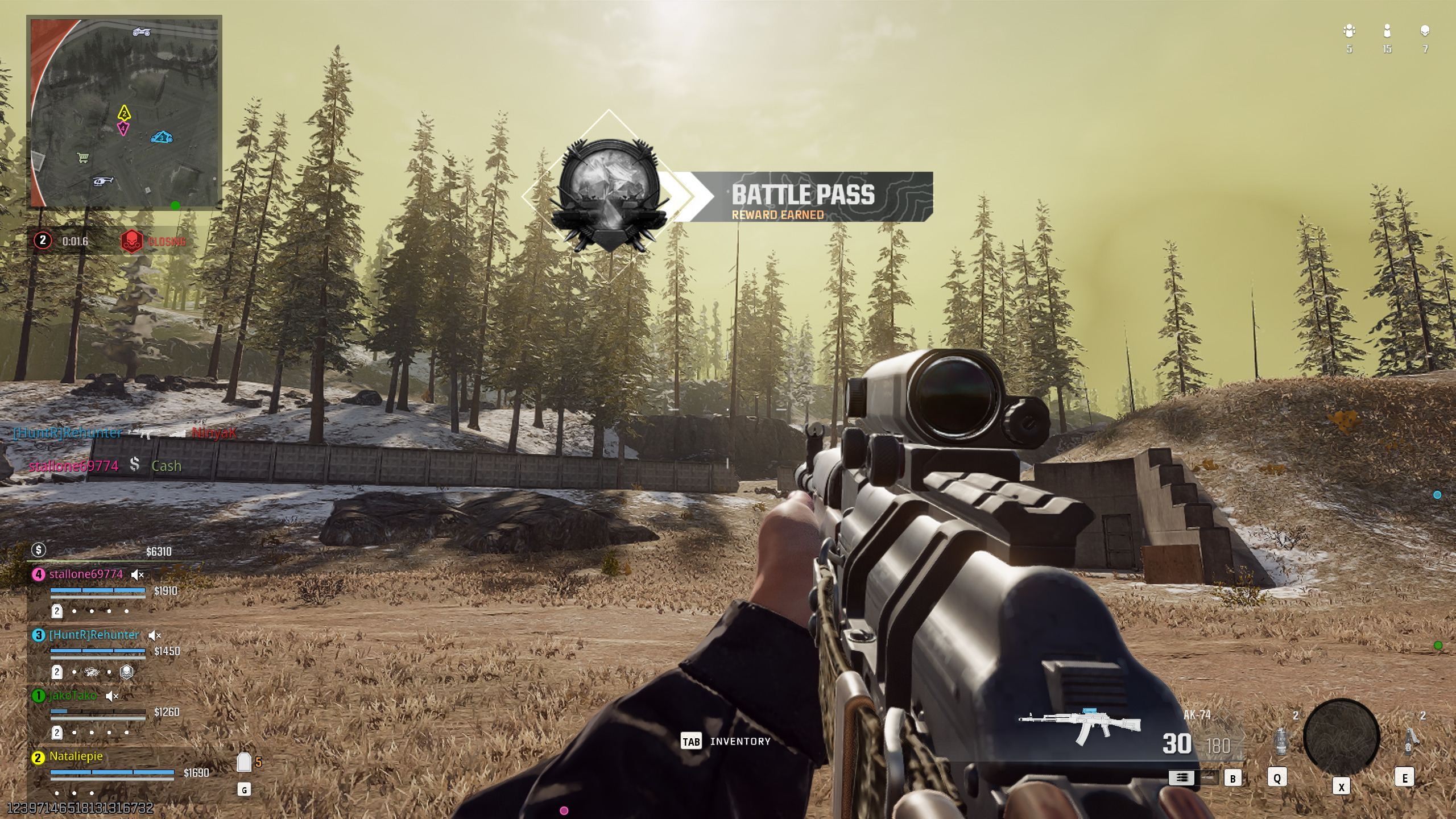Click the circular field upgrade slot
1456x819 pixels.
1341,737
